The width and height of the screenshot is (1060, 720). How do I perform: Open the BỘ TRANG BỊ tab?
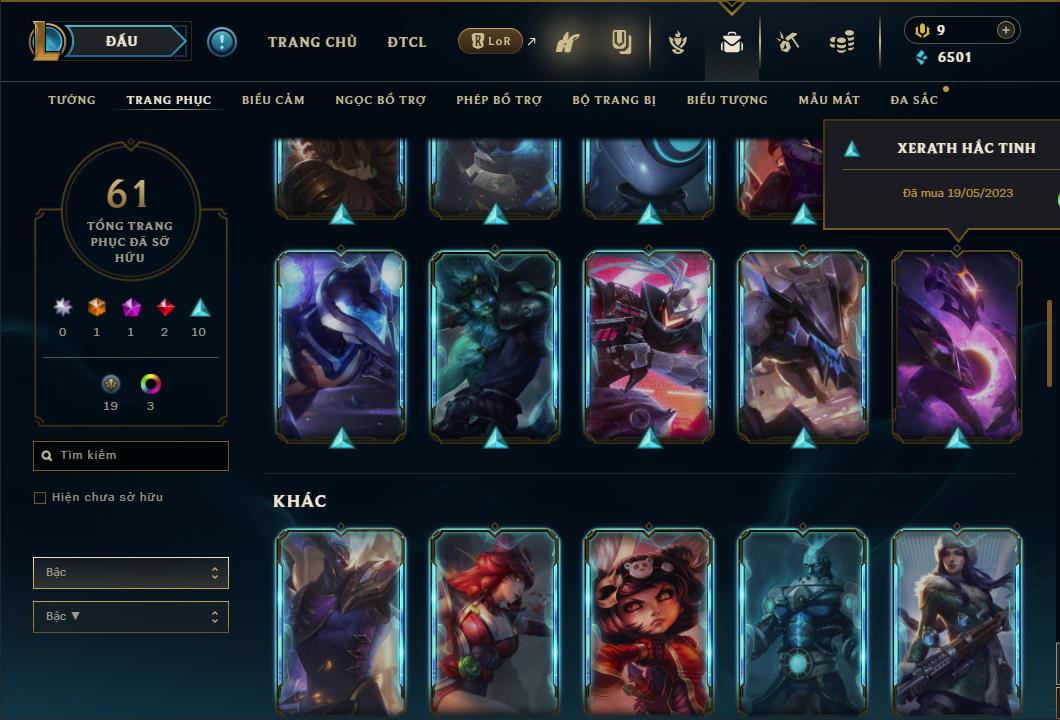(614, 100)
